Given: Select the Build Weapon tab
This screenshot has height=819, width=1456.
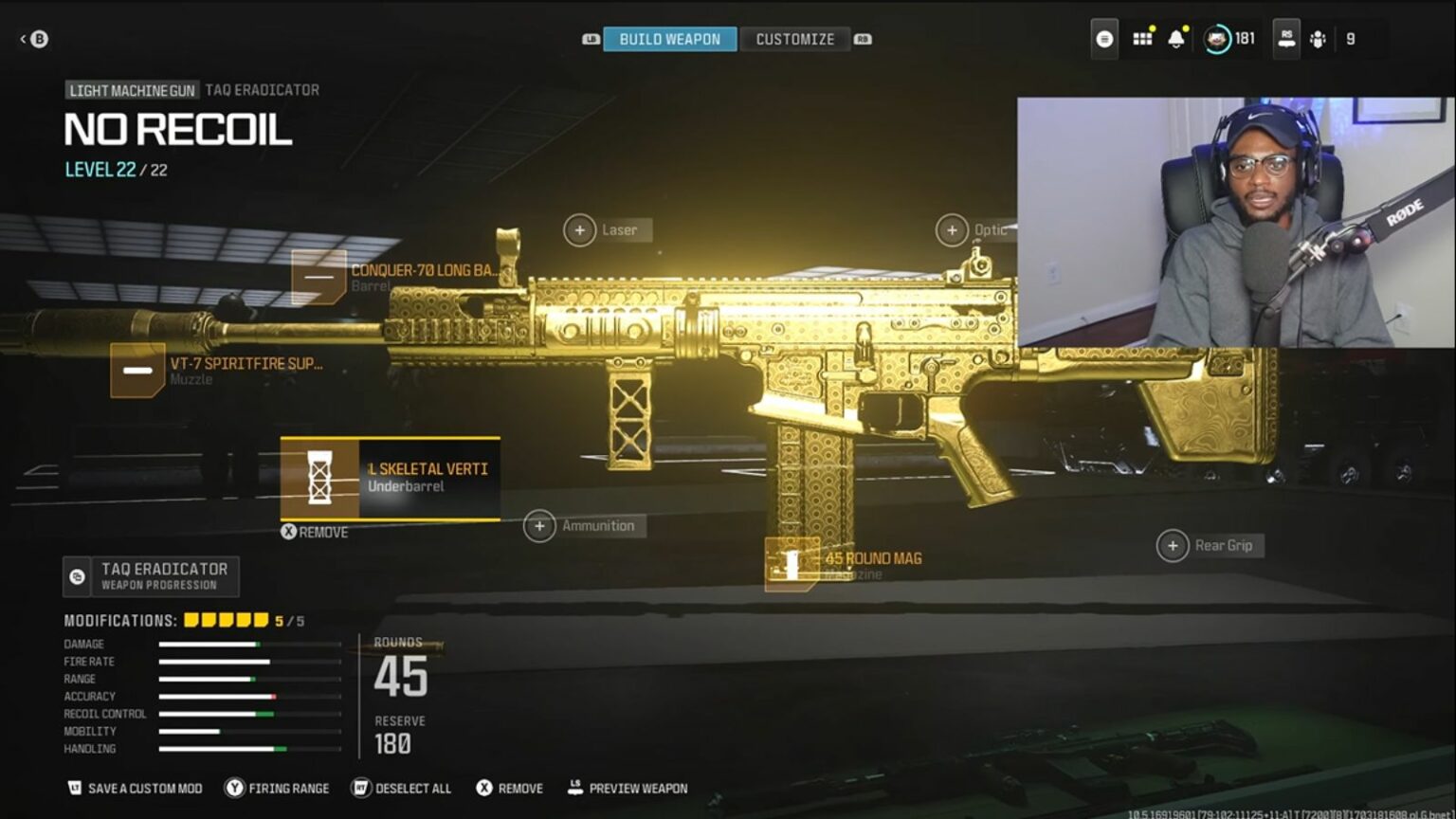Looking at the screenshot, I should pyautogui.click(x=669, y=39).
